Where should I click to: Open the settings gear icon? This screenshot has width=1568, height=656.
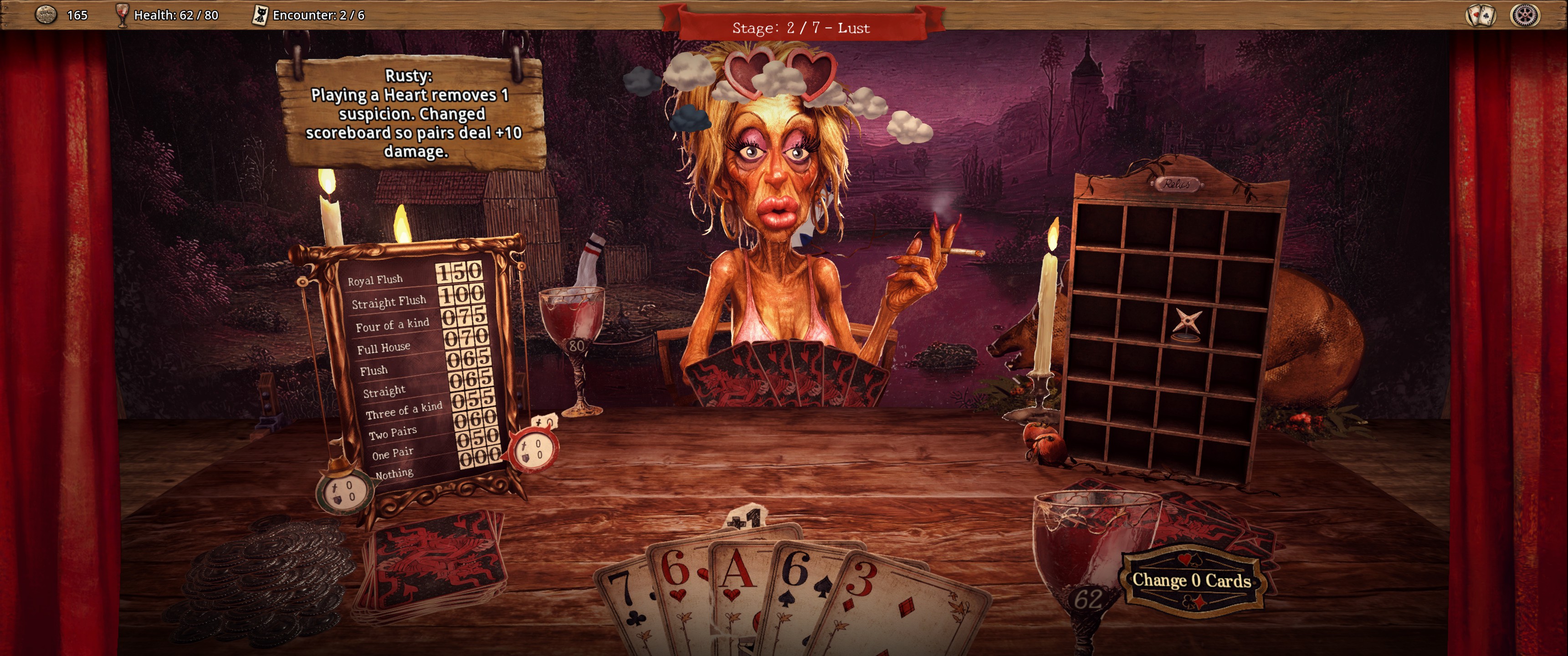[x=1525, y=15]
